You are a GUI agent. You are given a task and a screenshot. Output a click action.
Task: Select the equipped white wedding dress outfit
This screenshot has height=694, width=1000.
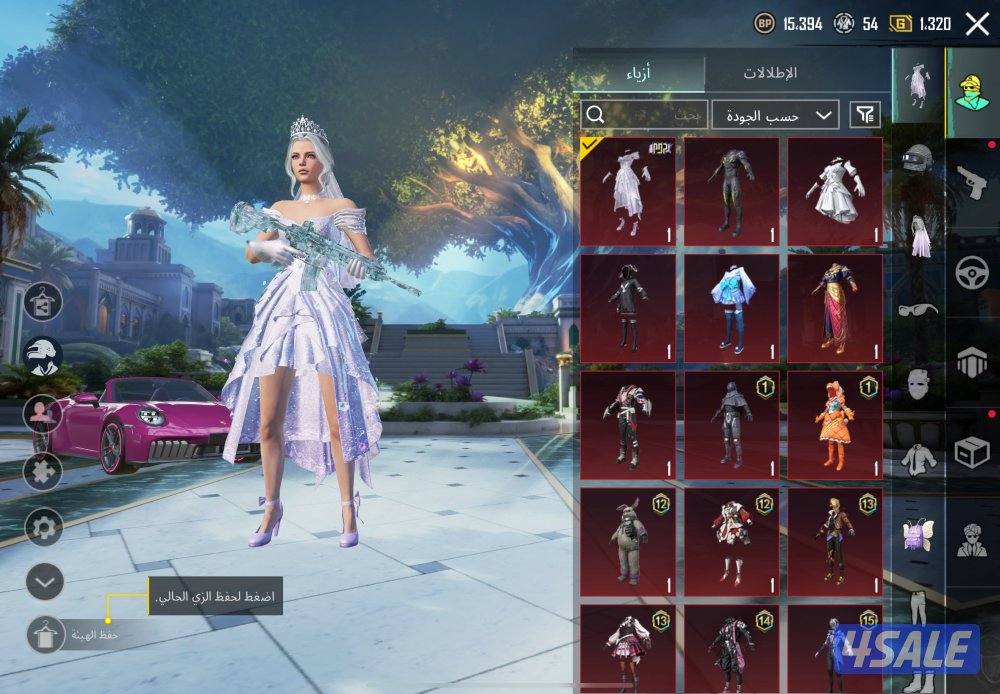click(x=628, y=190)
